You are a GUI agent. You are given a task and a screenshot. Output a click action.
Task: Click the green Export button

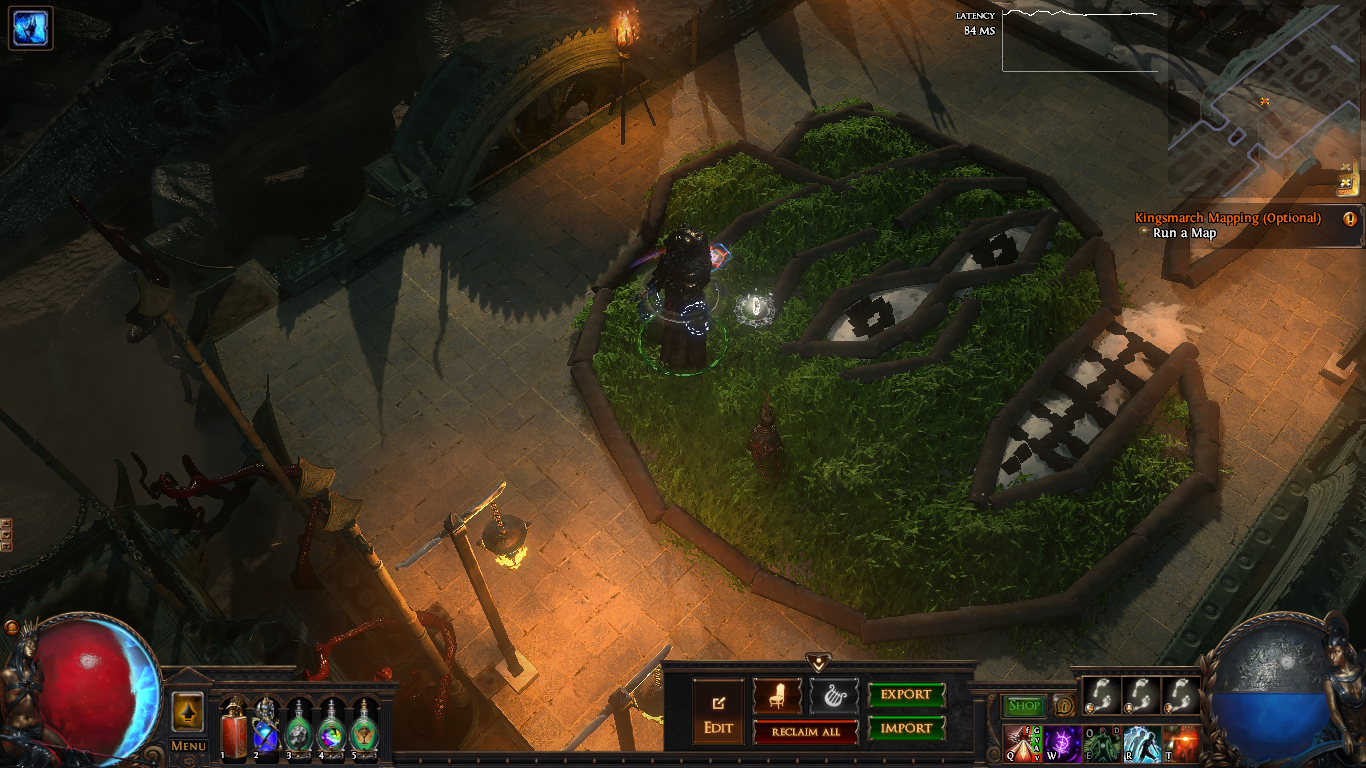[x=906, y=695]
